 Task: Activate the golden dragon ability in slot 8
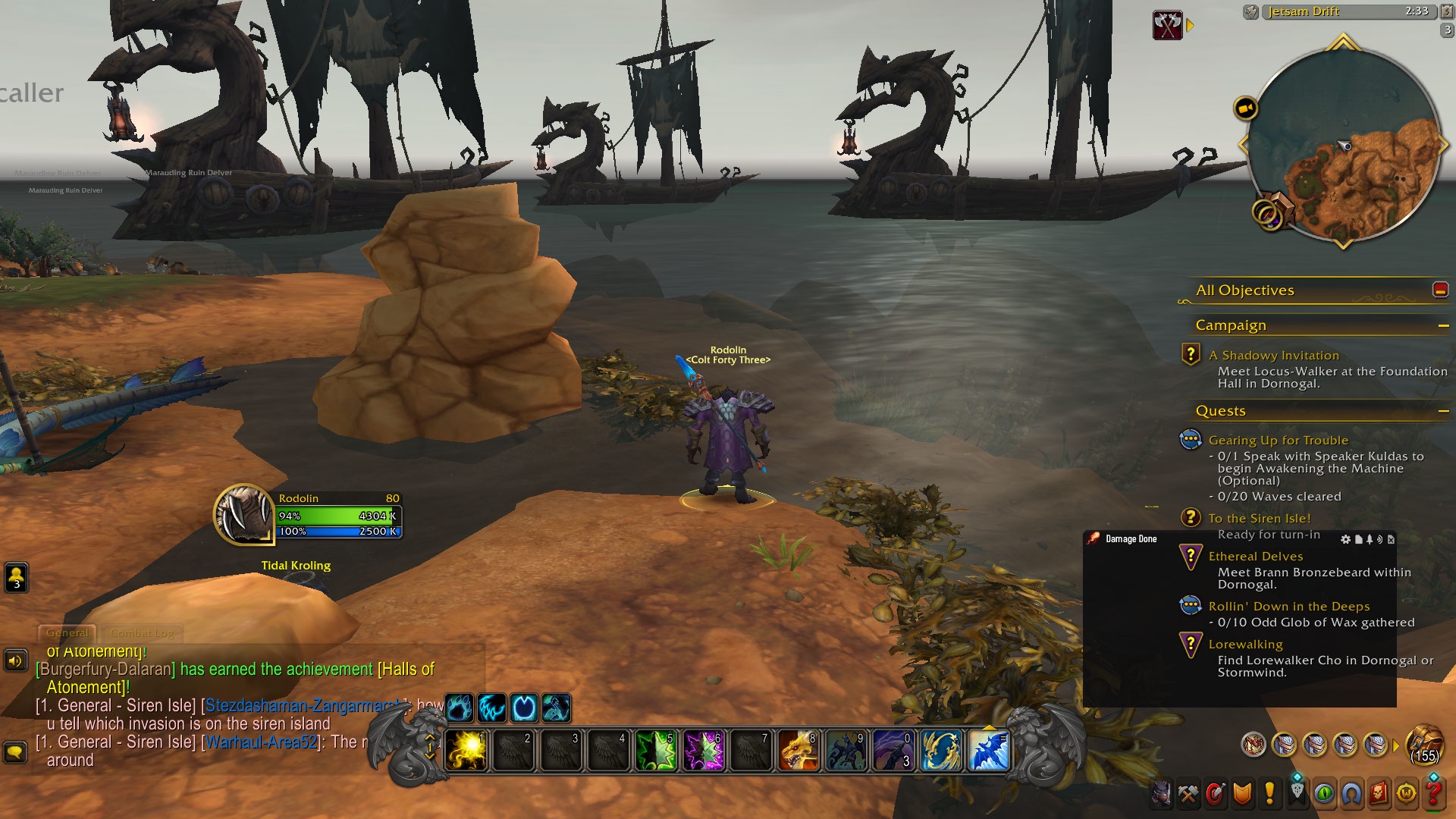pyautogui.click(x=798, y=750)
